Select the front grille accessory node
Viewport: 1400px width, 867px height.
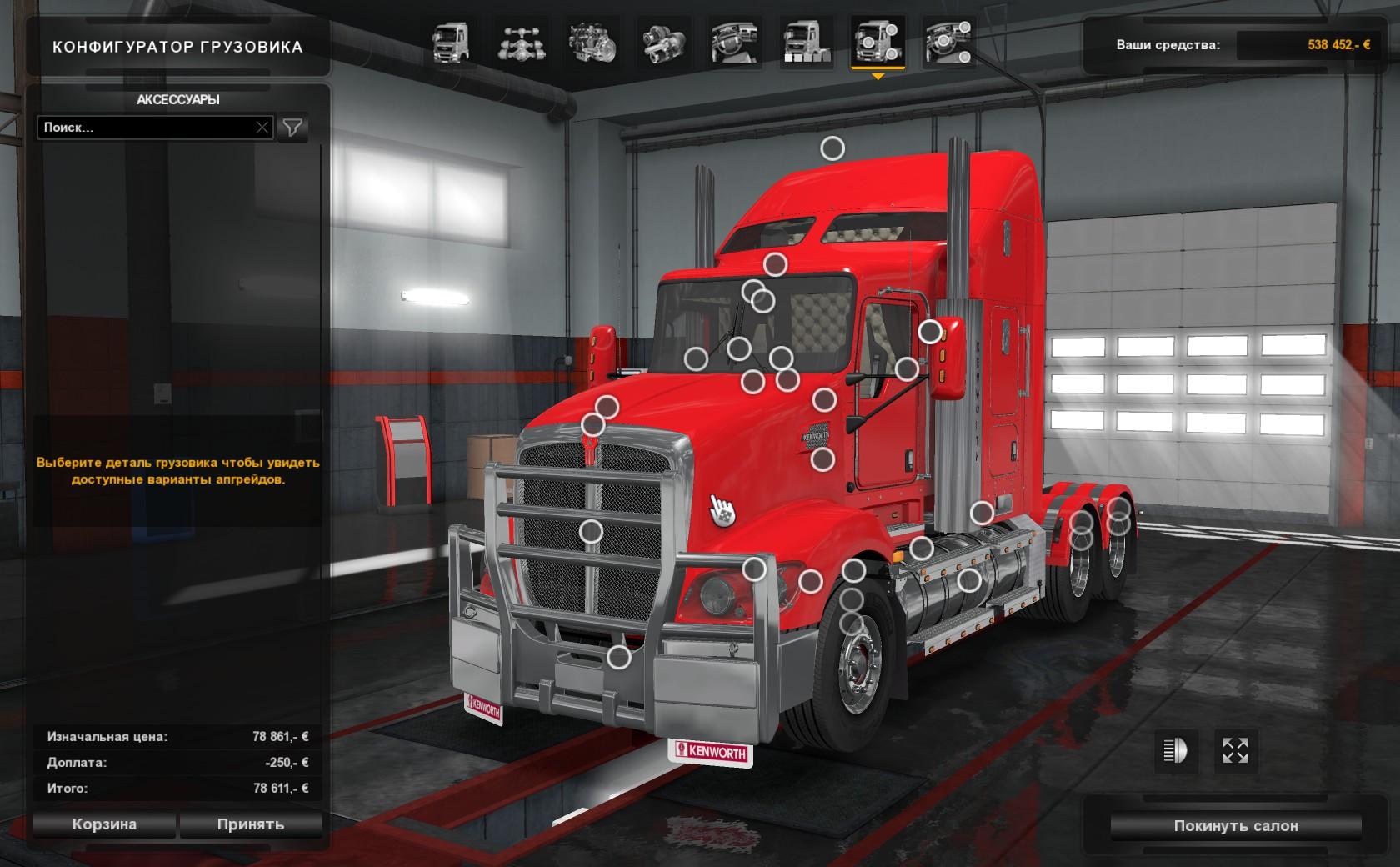[x=591, y=531]
